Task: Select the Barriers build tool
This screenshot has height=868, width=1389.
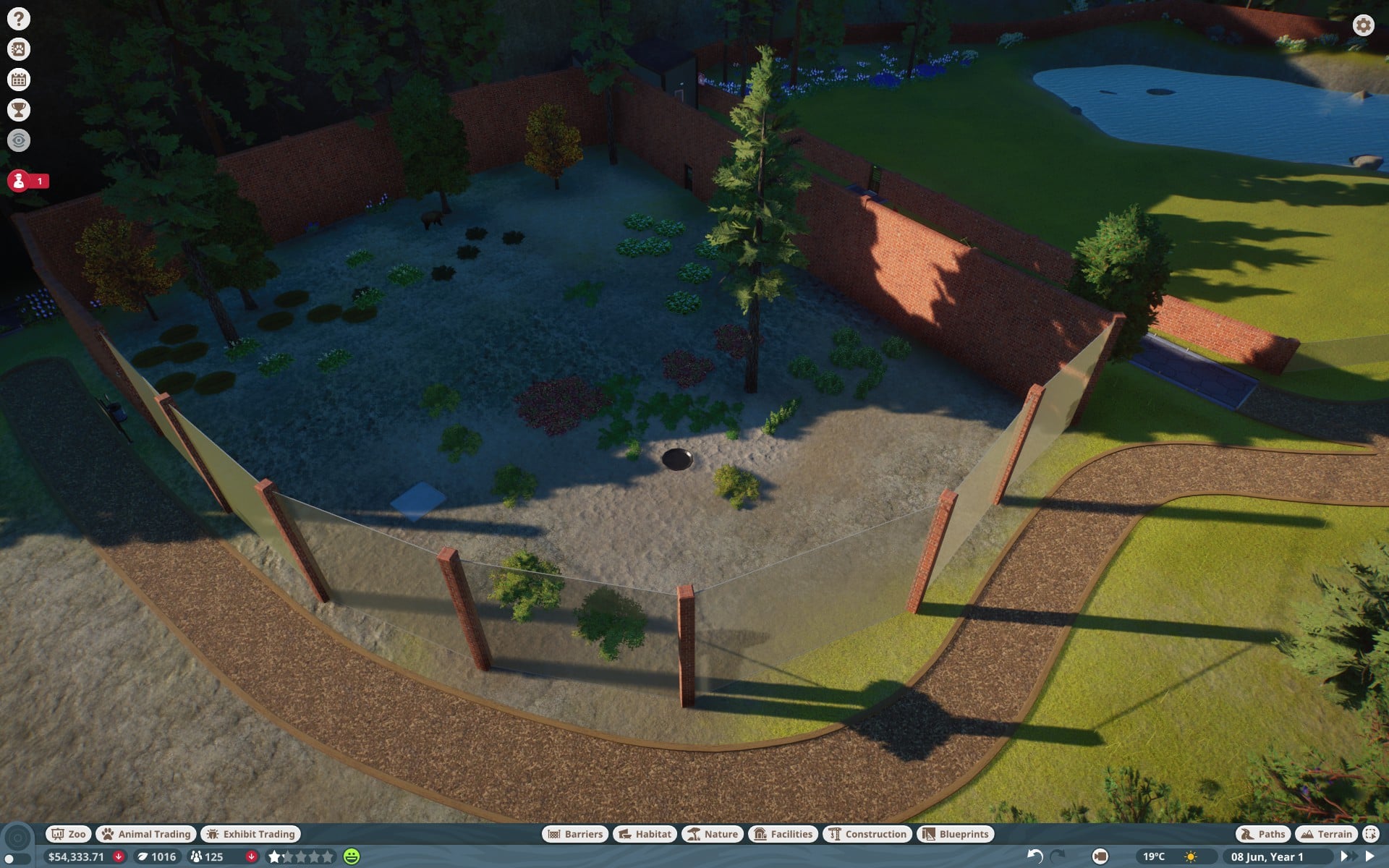Action: click(x=575, y=834)
